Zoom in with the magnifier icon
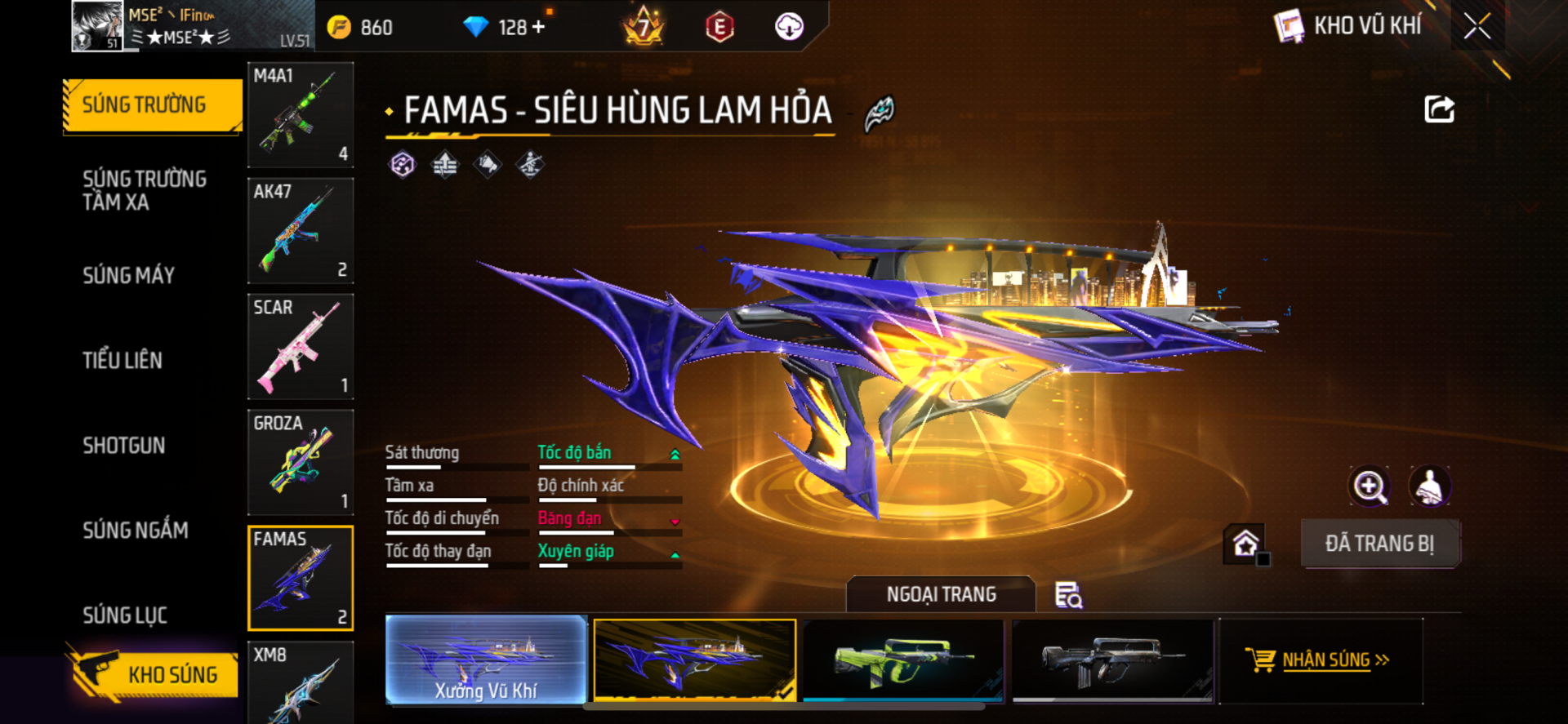 [x=1369, y=486]
